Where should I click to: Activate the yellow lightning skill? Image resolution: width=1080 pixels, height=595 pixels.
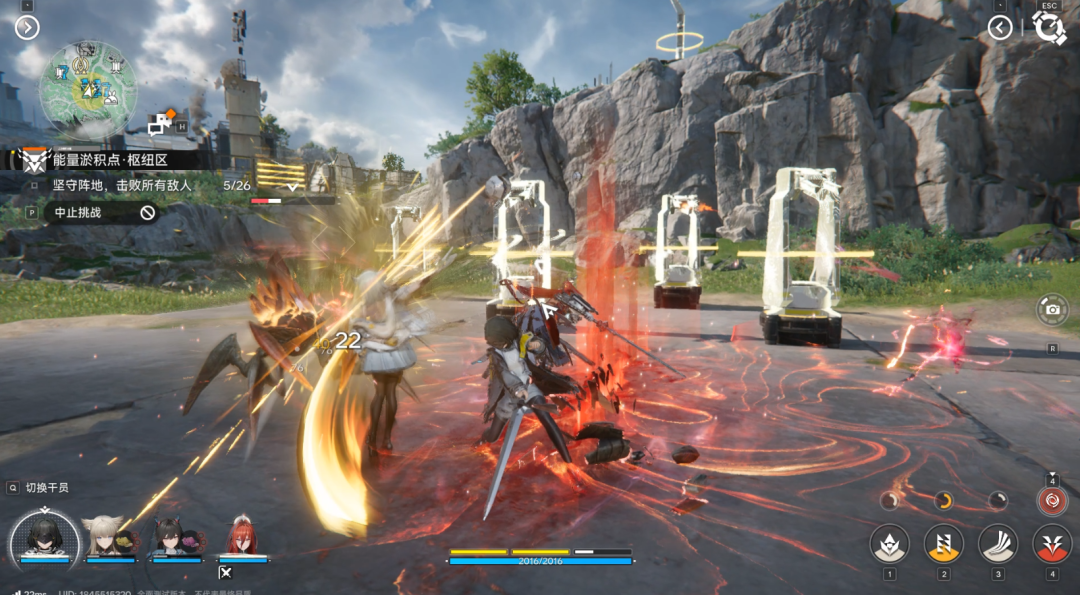pos(943,544)
